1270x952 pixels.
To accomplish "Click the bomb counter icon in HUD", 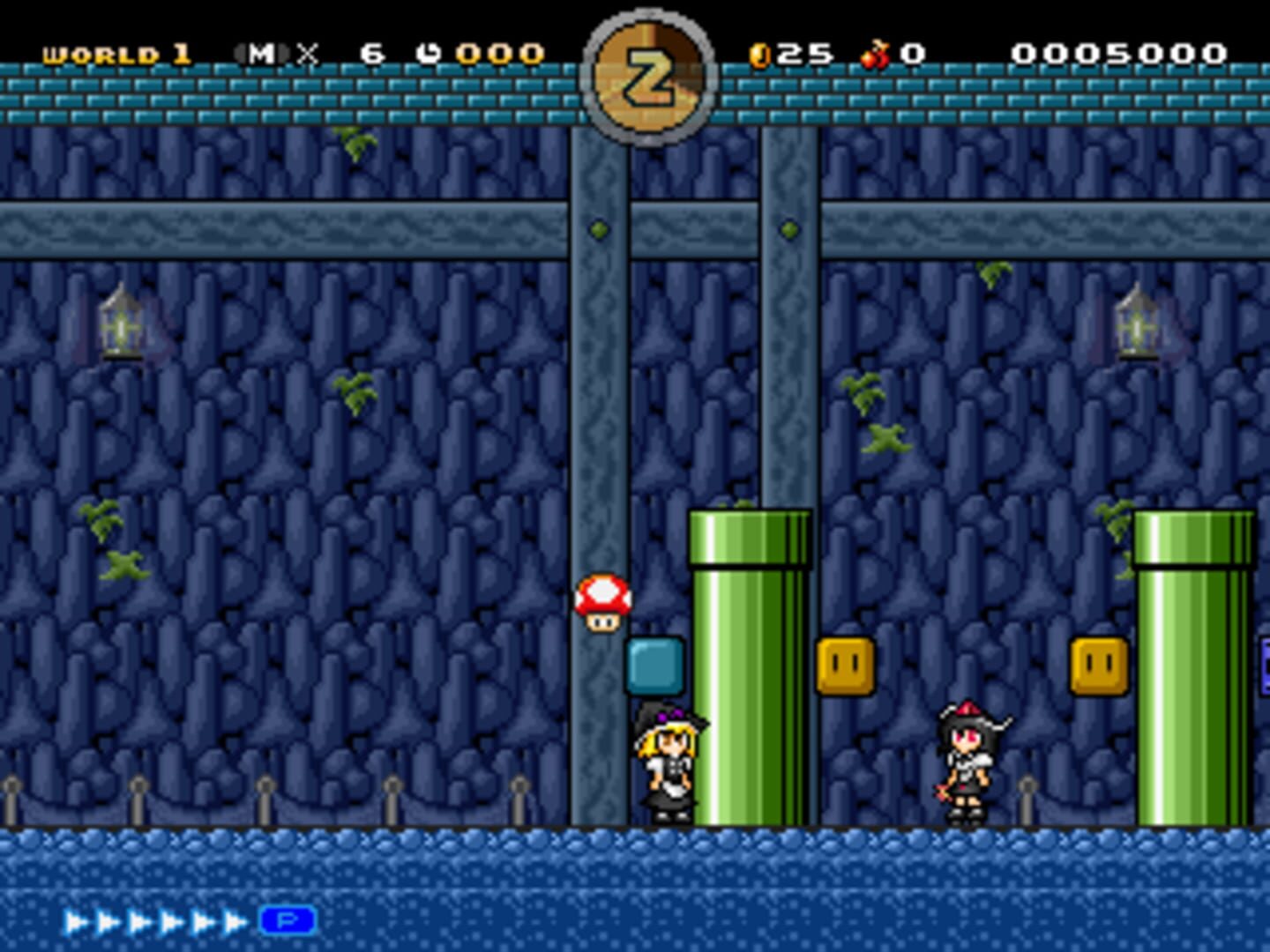I will (873, 53).
